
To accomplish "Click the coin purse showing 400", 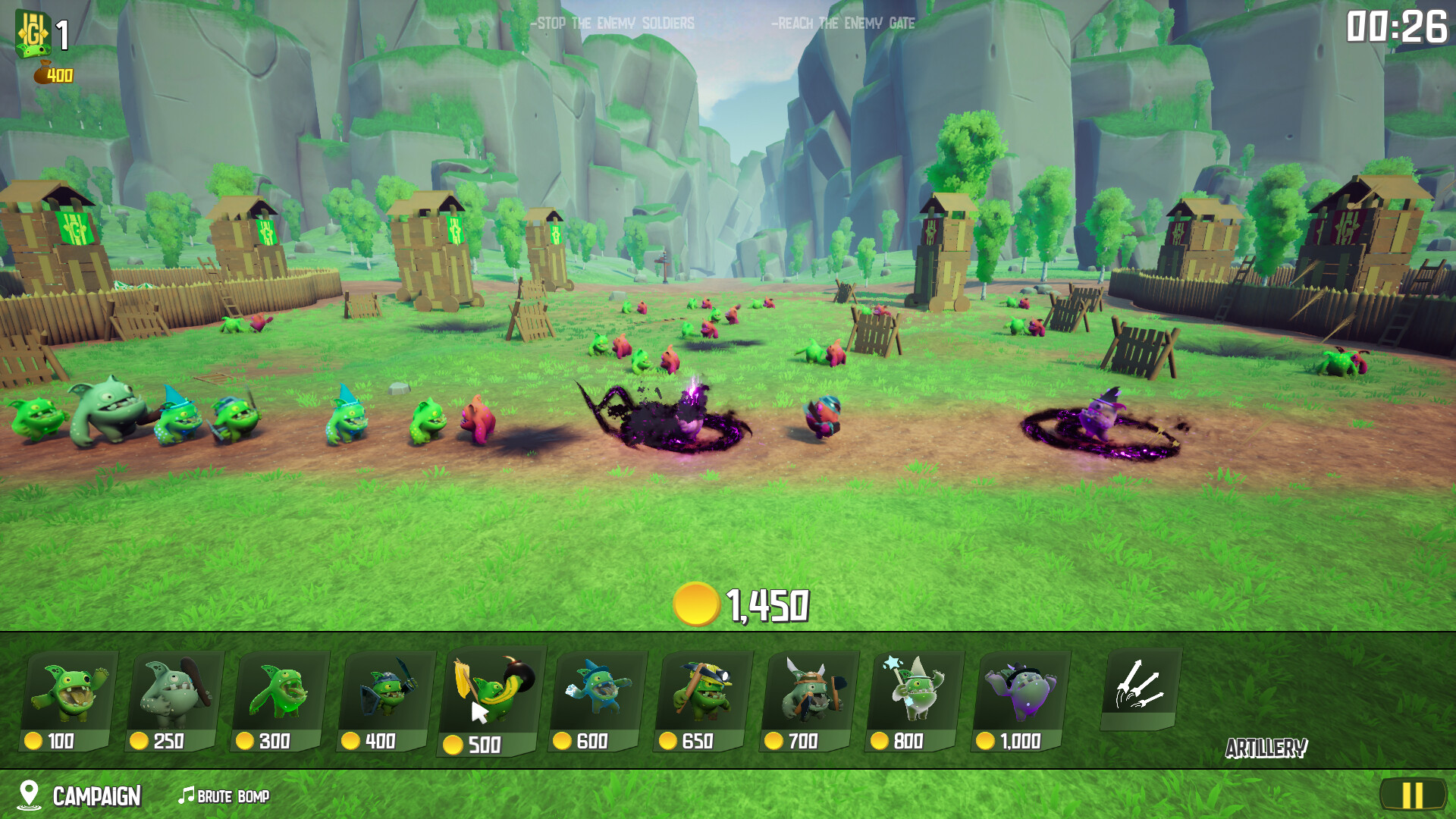I will (x=53, y=74).
